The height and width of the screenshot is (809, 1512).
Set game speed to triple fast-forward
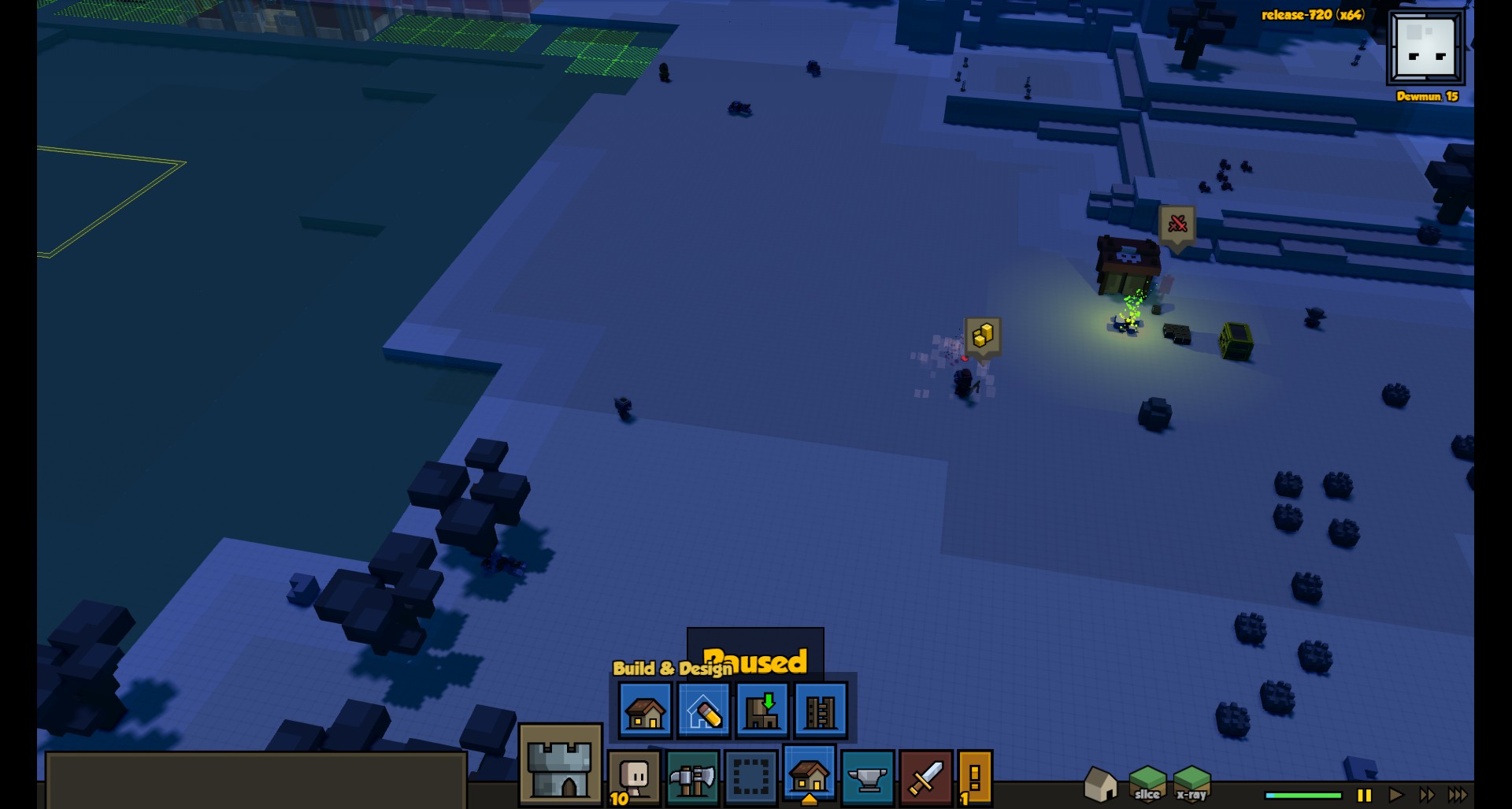pos(1458,796)
